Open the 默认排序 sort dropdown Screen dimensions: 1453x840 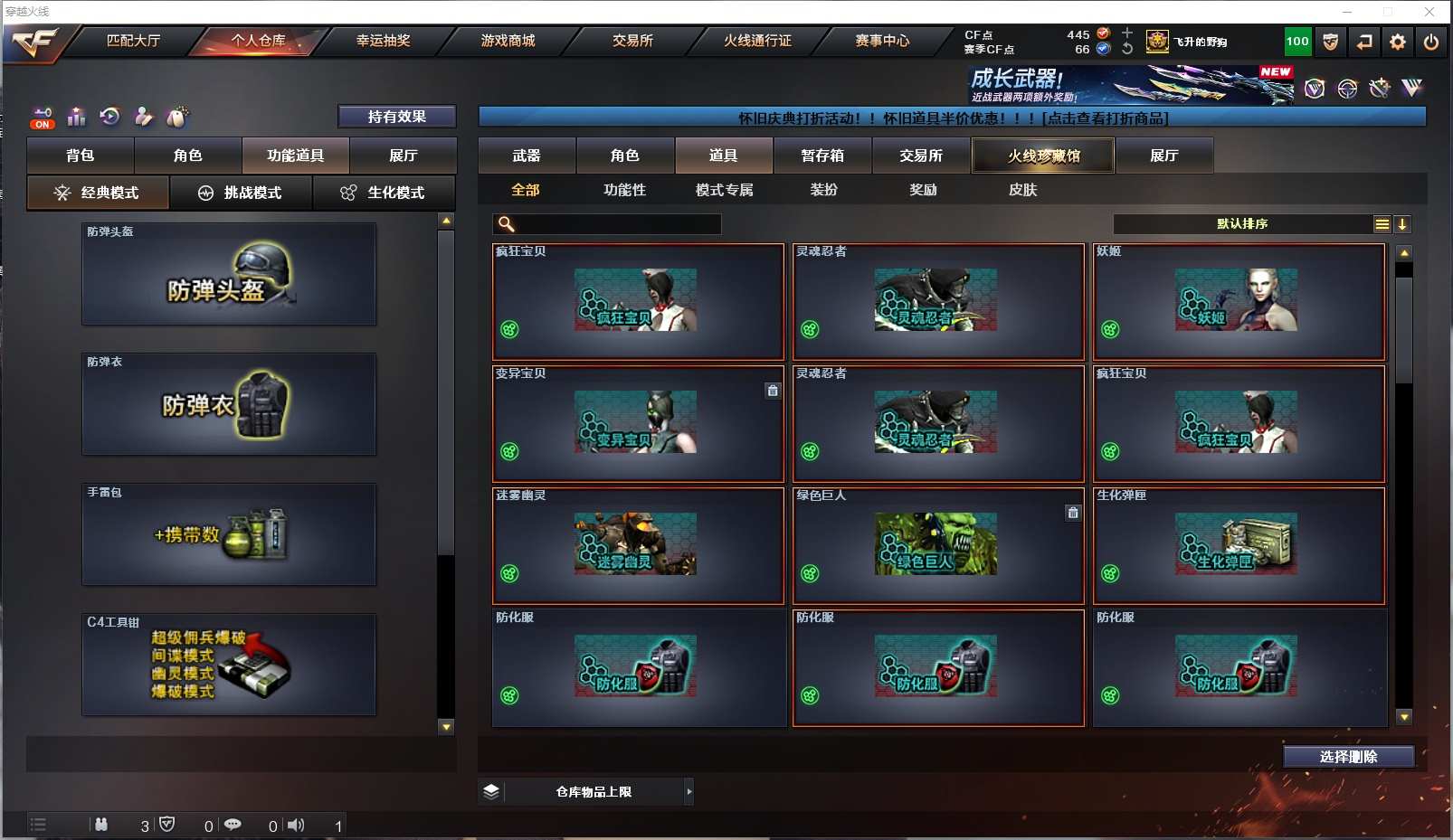coord(1242,224)
